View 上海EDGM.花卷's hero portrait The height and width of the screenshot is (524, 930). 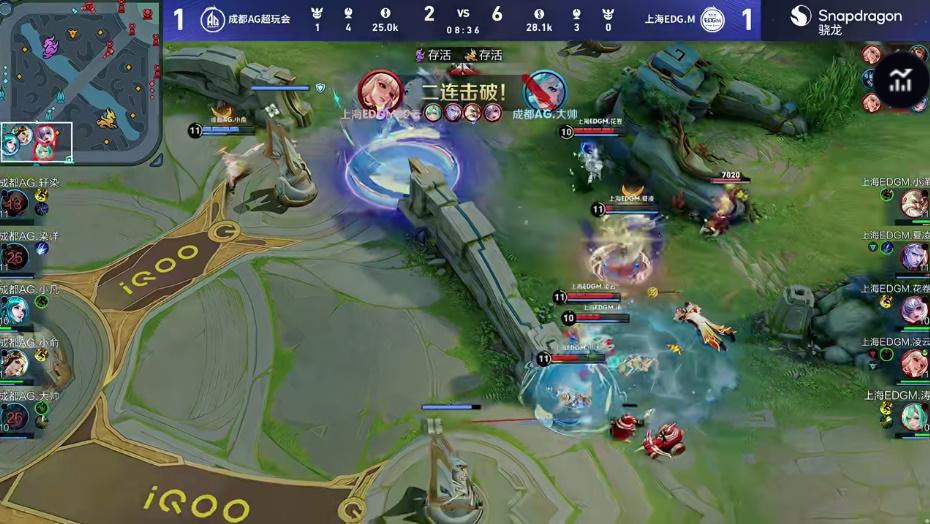pos(914,310)
